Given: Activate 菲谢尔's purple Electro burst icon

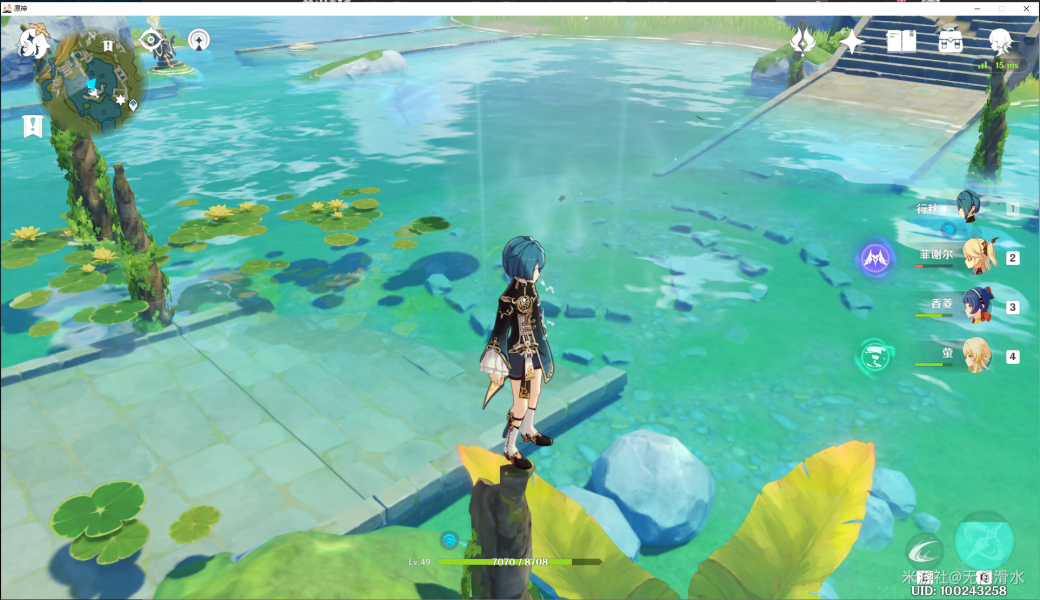Looking at the screenshot, I should 877,259.
